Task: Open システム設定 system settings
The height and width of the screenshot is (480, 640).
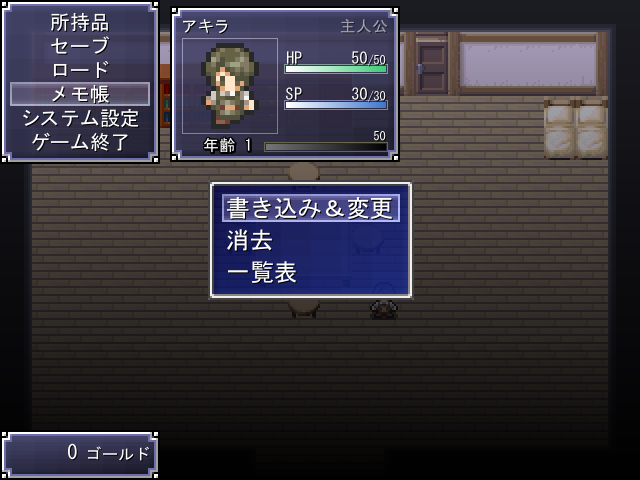Action: [x=80, y=118]
